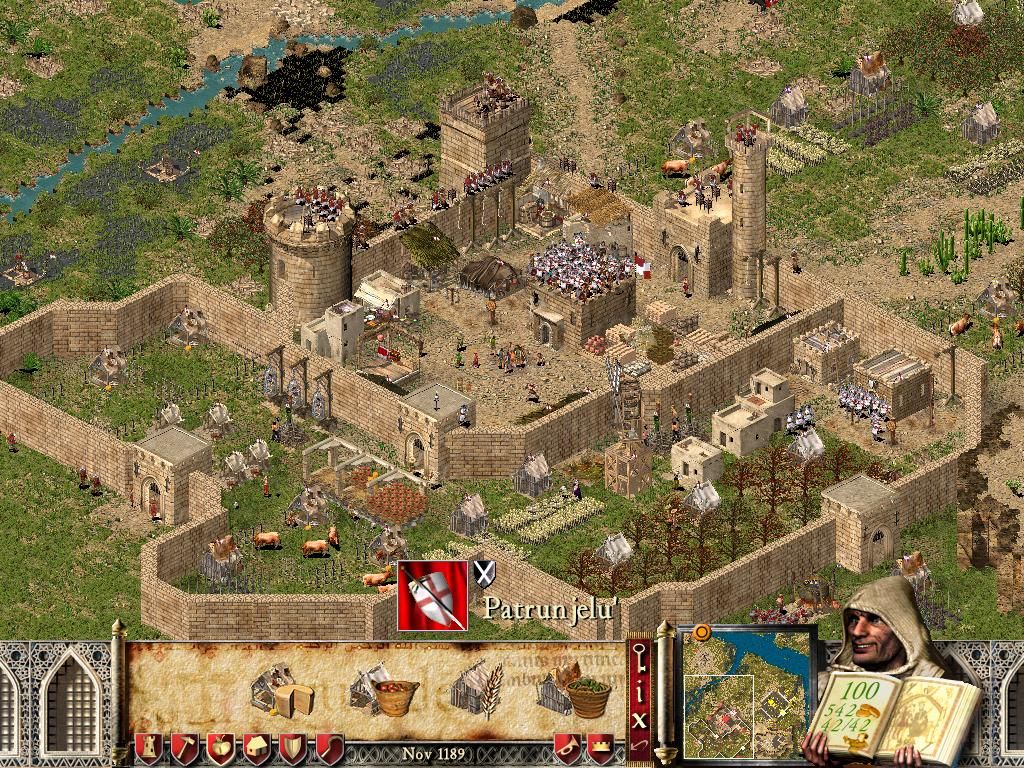The image size is (1024, 768).
Task: Activate the delete building X button
Action: pyautogui.click(x=640, y=716)
